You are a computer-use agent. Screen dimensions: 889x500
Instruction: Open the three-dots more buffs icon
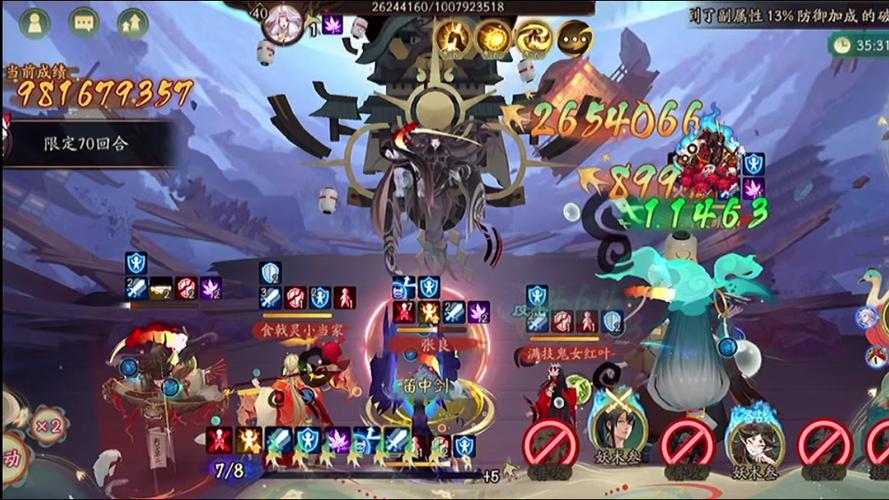click(x=575, y=39)
